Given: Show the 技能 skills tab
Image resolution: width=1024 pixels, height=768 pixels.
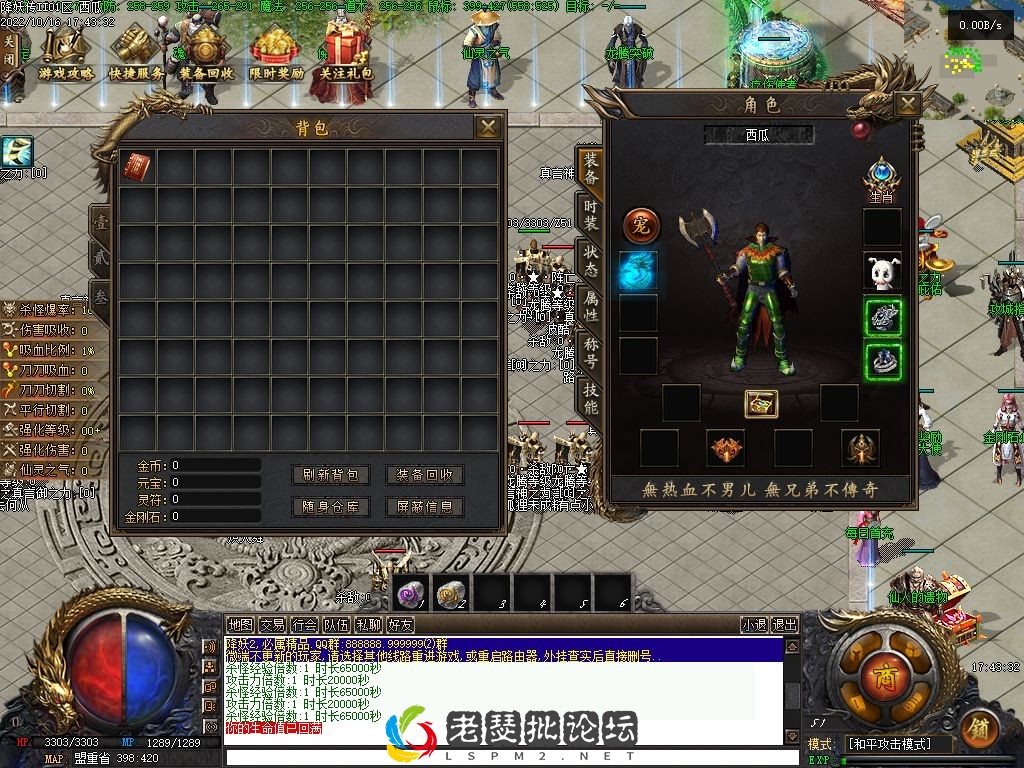Looking at the screenshot, I should (591, 397).
